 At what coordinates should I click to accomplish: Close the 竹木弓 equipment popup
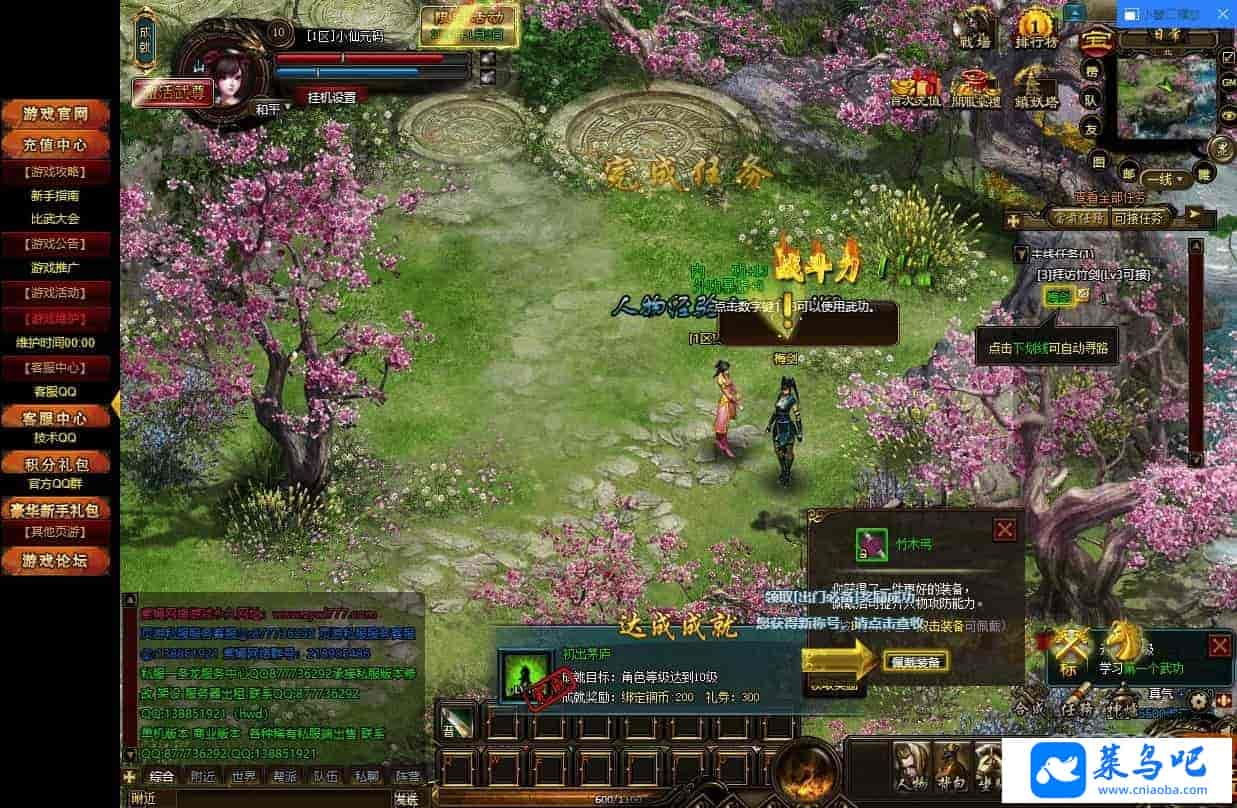click(x=1005, y=530)
